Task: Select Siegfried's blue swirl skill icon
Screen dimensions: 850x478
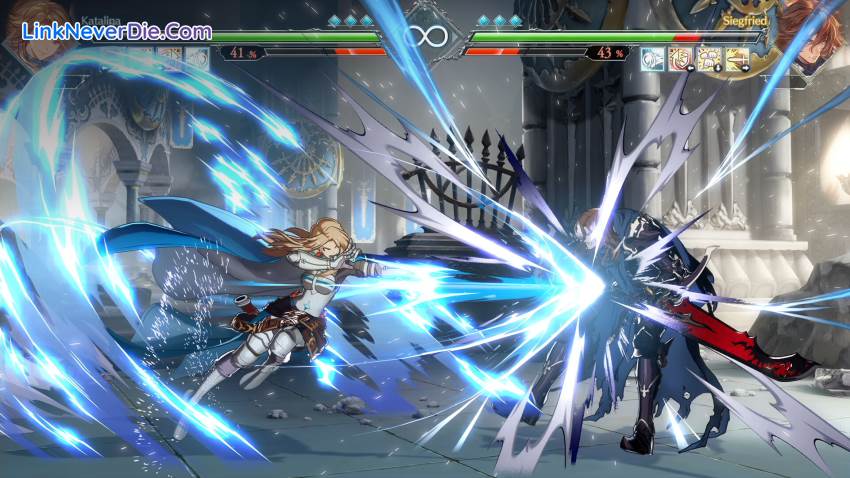Action: (653, 58)
